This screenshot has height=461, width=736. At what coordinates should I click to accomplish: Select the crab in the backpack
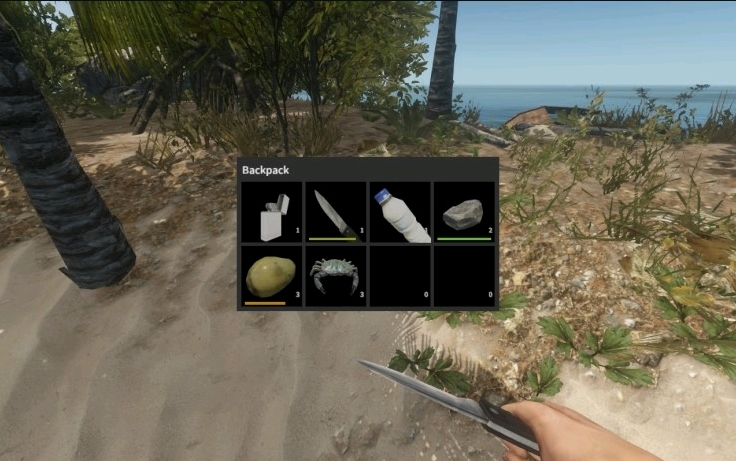pos(335,274)
